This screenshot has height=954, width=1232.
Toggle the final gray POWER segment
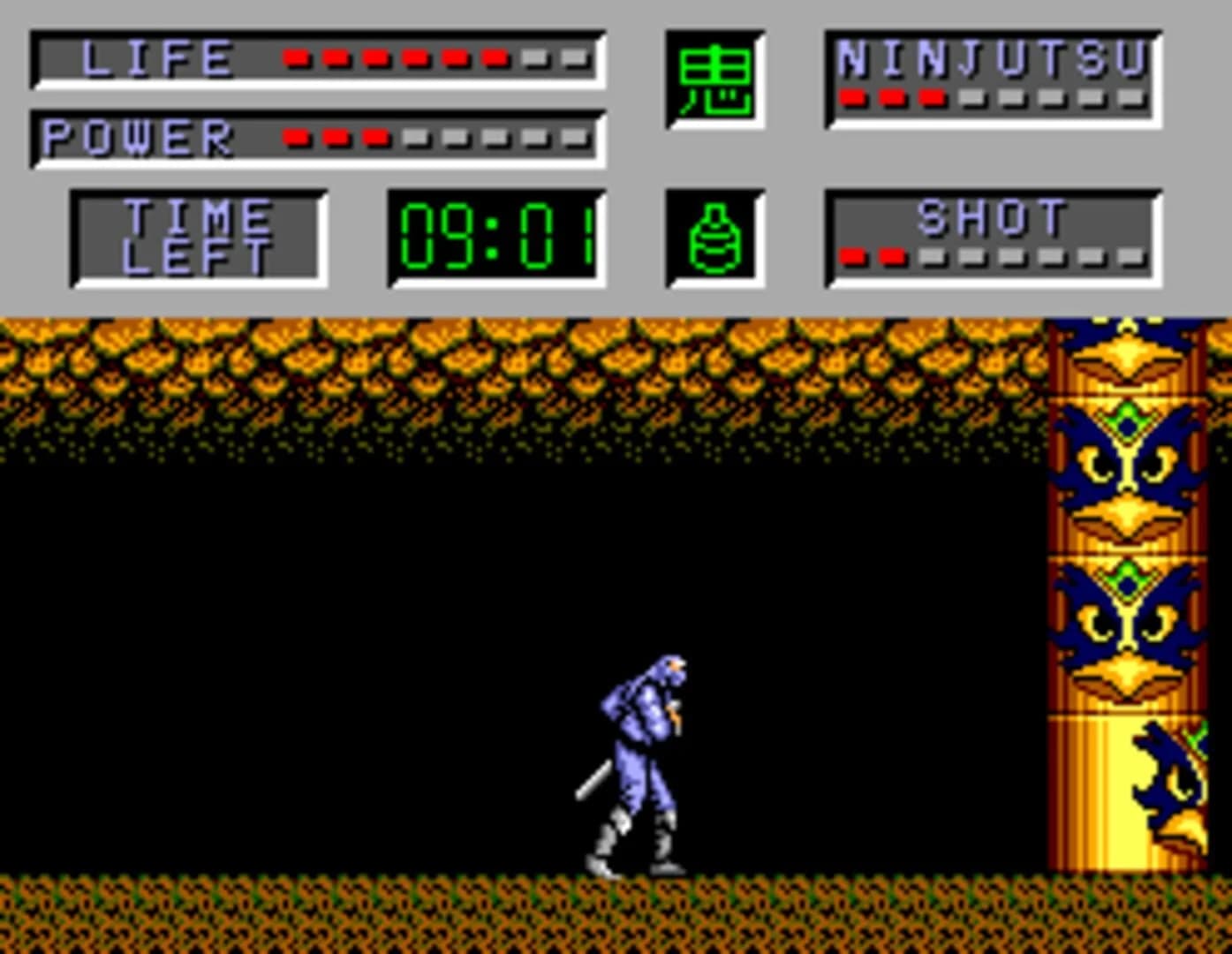pos(572,137)
